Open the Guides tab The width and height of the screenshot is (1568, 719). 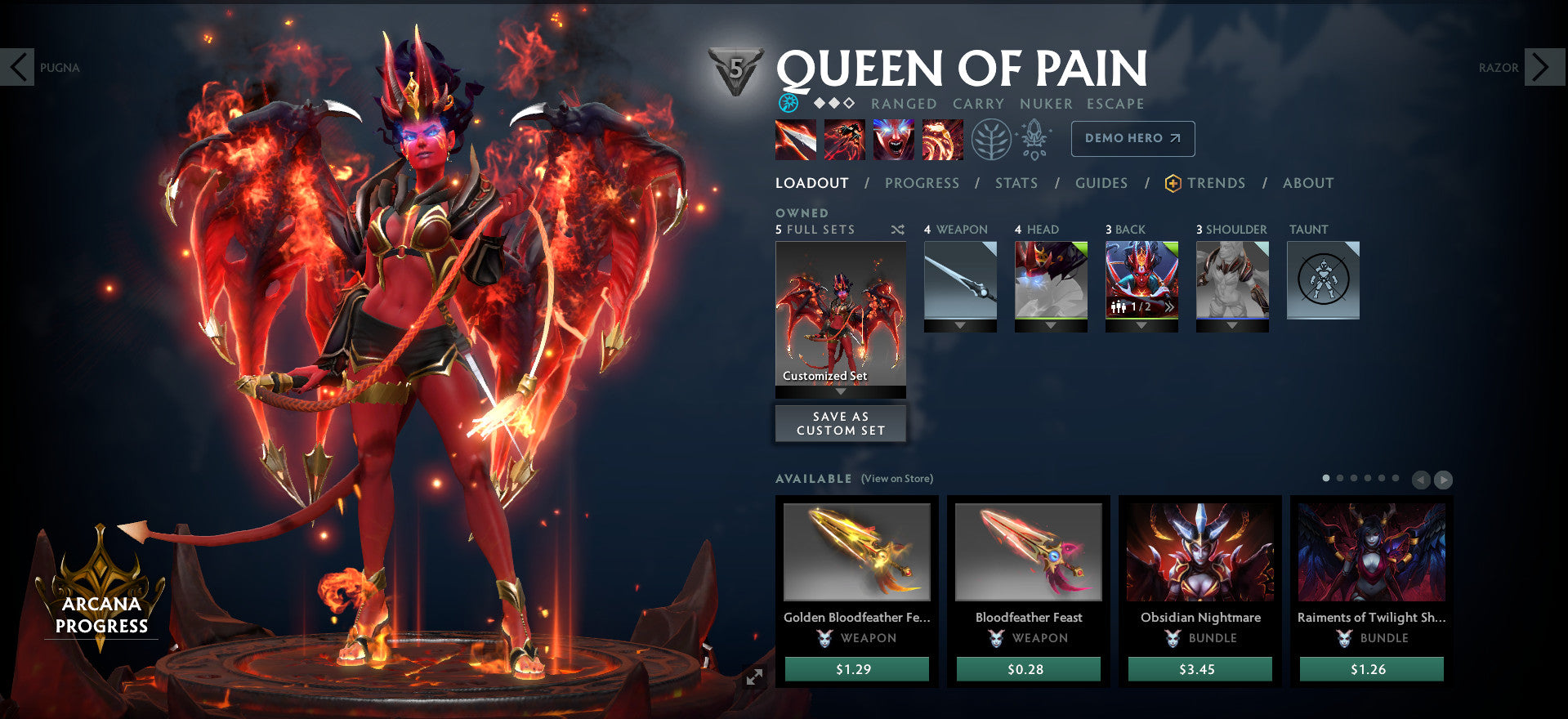click(1101, 183)
